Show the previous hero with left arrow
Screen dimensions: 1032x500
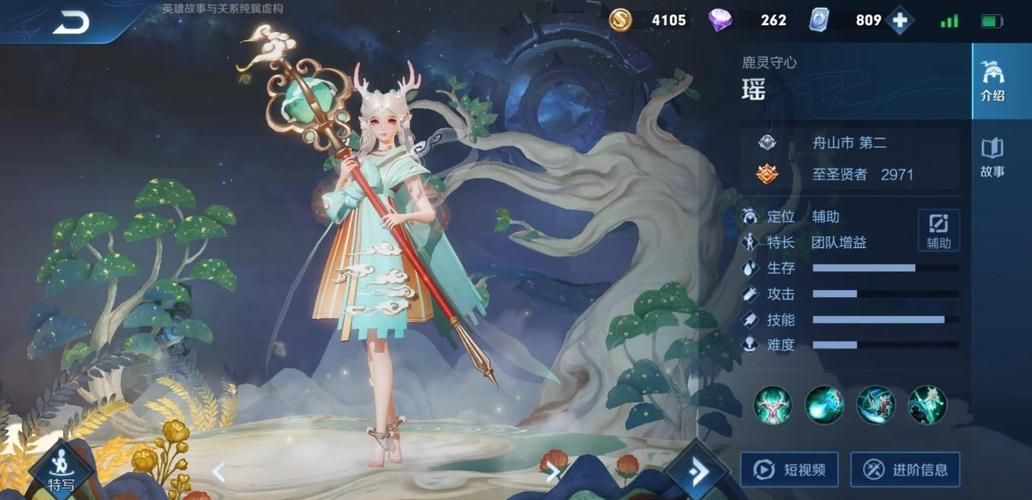click(x=218, y=472)
